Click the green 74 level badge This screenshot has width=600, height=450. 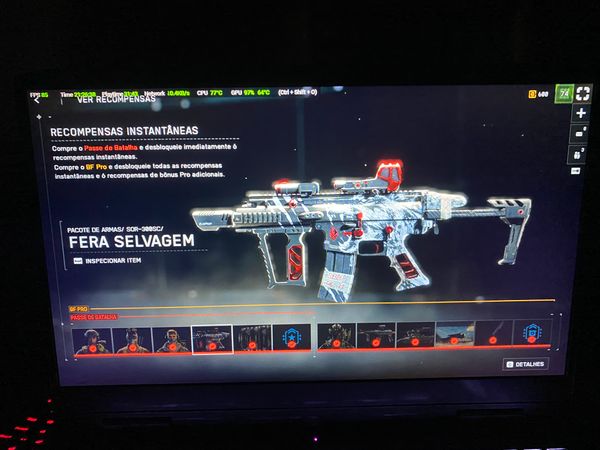point(564,93)
